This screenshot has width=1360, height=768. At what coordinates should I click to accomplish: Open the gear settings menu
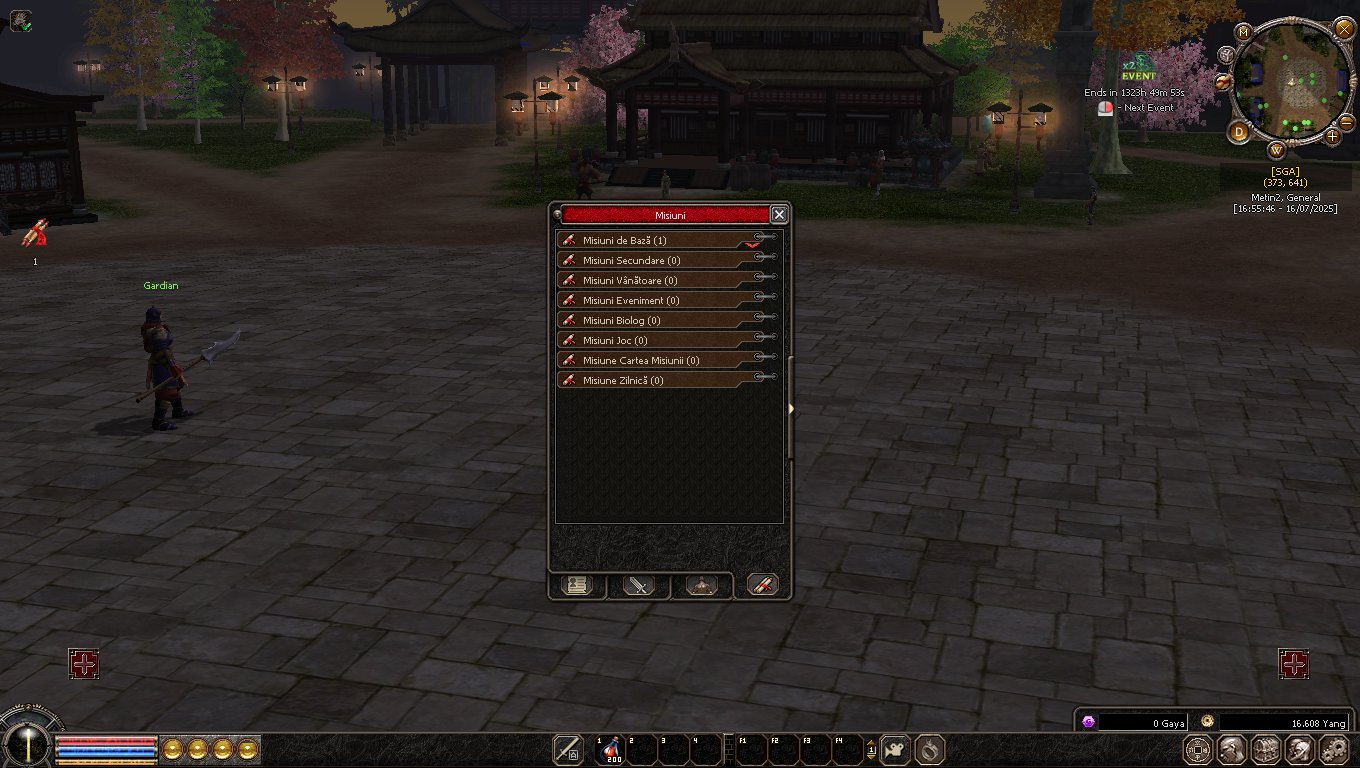pos(1335,749)
